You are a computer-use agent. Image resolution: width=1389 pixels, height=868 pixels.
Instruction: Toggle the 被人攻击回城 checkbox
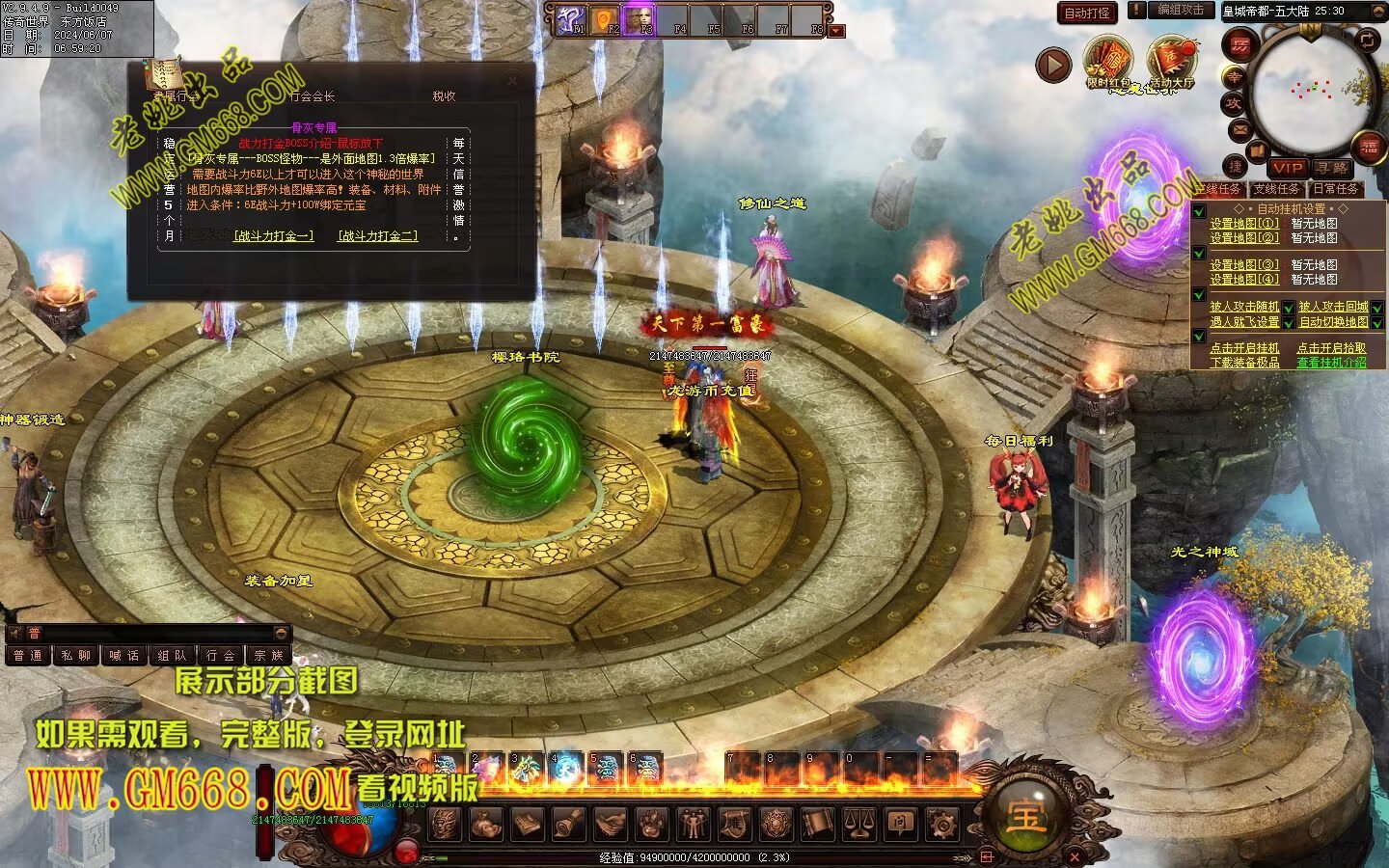(x=1377, y=308)
